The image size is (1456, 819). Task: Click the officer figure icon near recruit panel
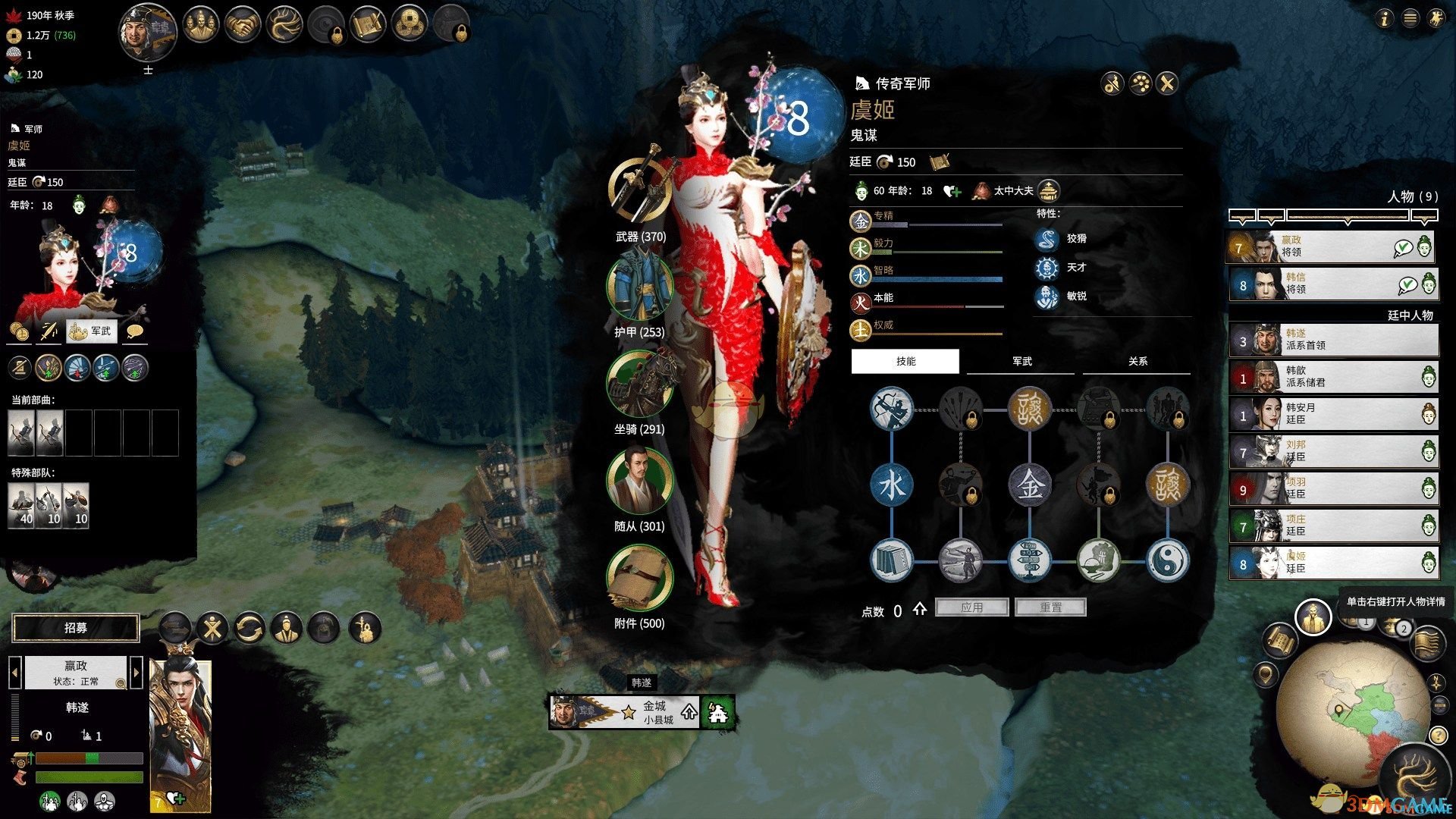[287, 627]
